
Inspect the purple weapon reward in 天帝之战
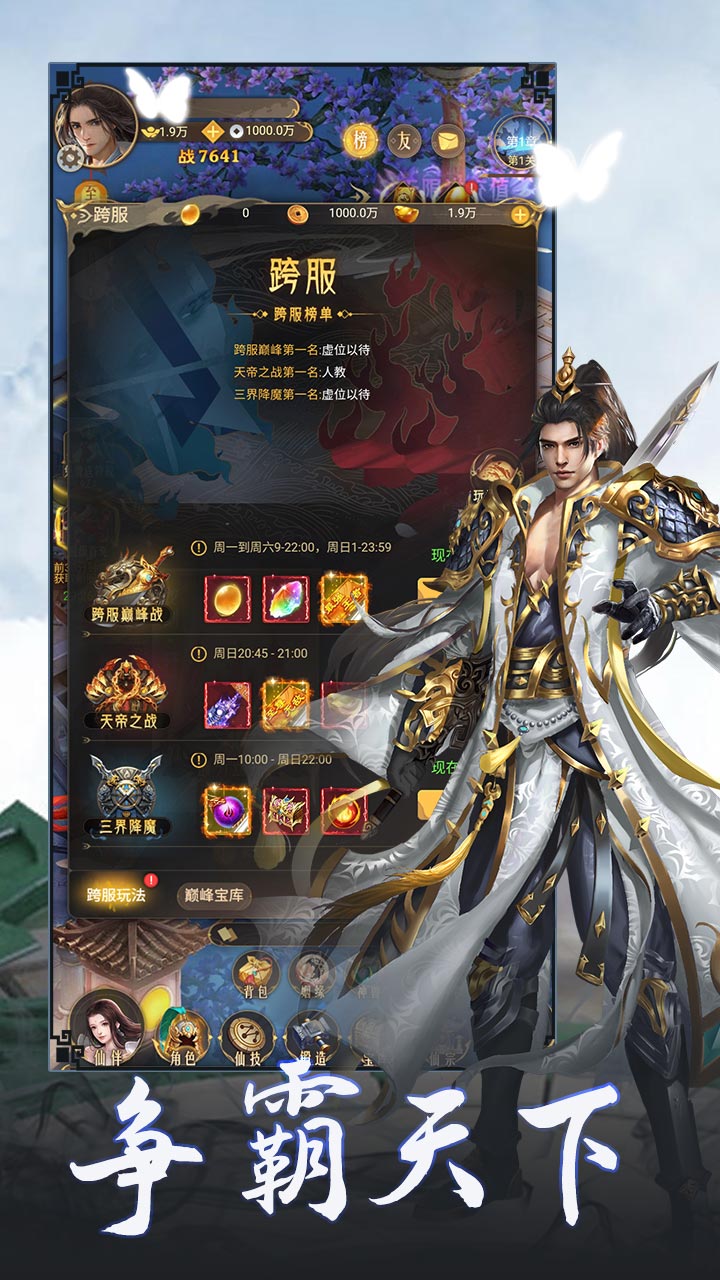[227, 704]
